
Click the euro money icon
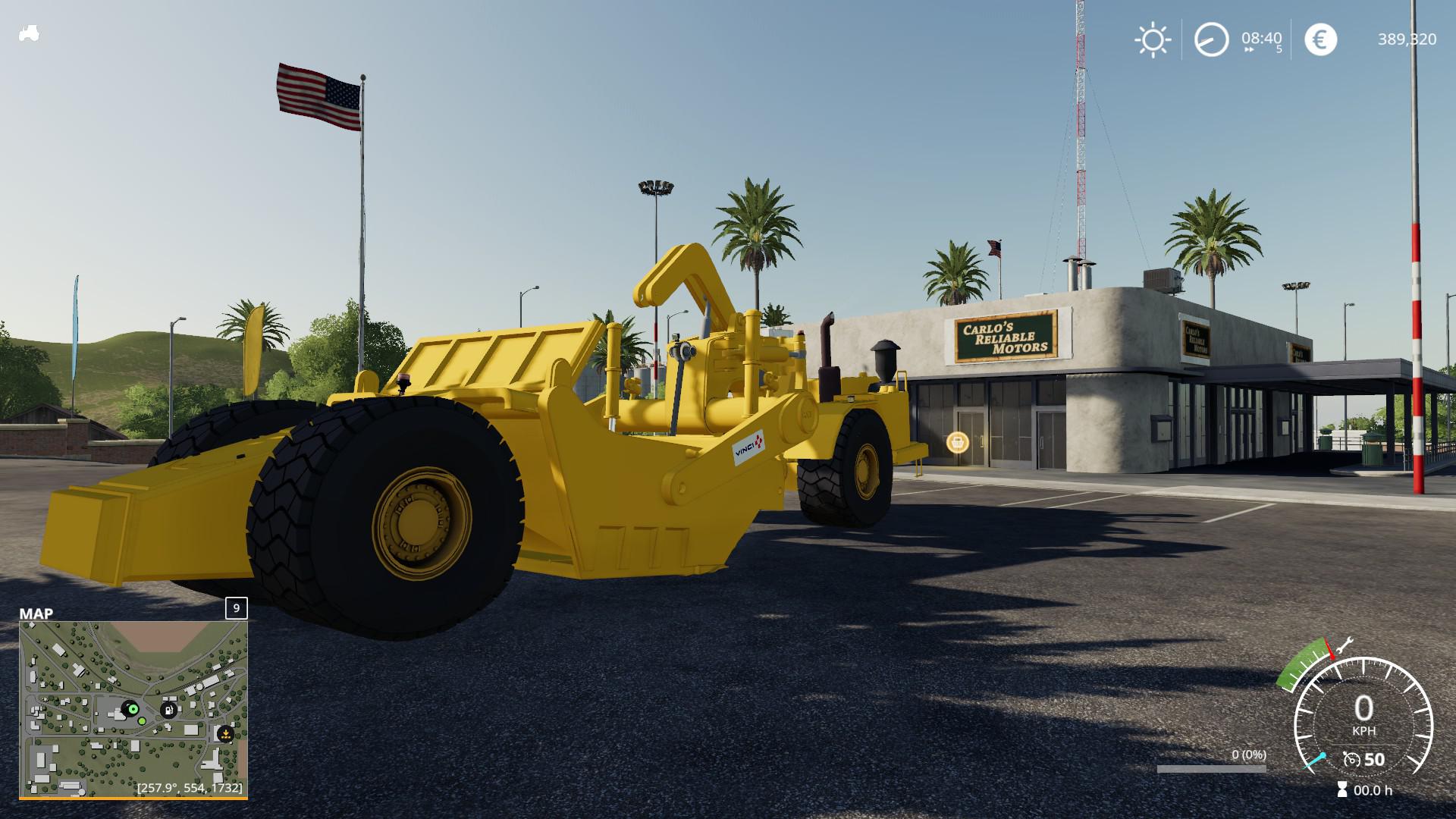click(x=1320, y=39)
